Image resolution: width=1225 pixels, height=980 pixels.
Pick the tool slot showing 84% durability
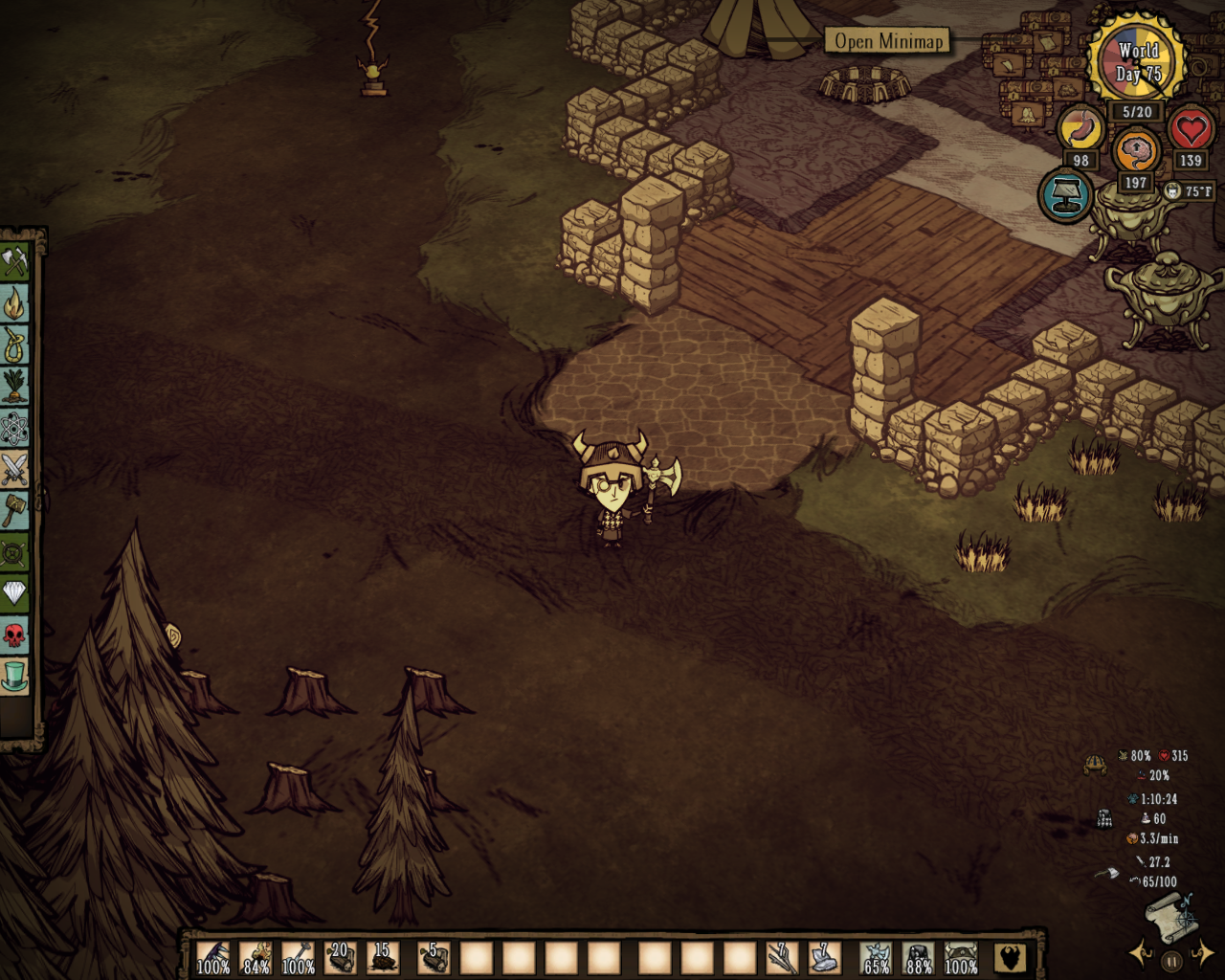(256, 957)
